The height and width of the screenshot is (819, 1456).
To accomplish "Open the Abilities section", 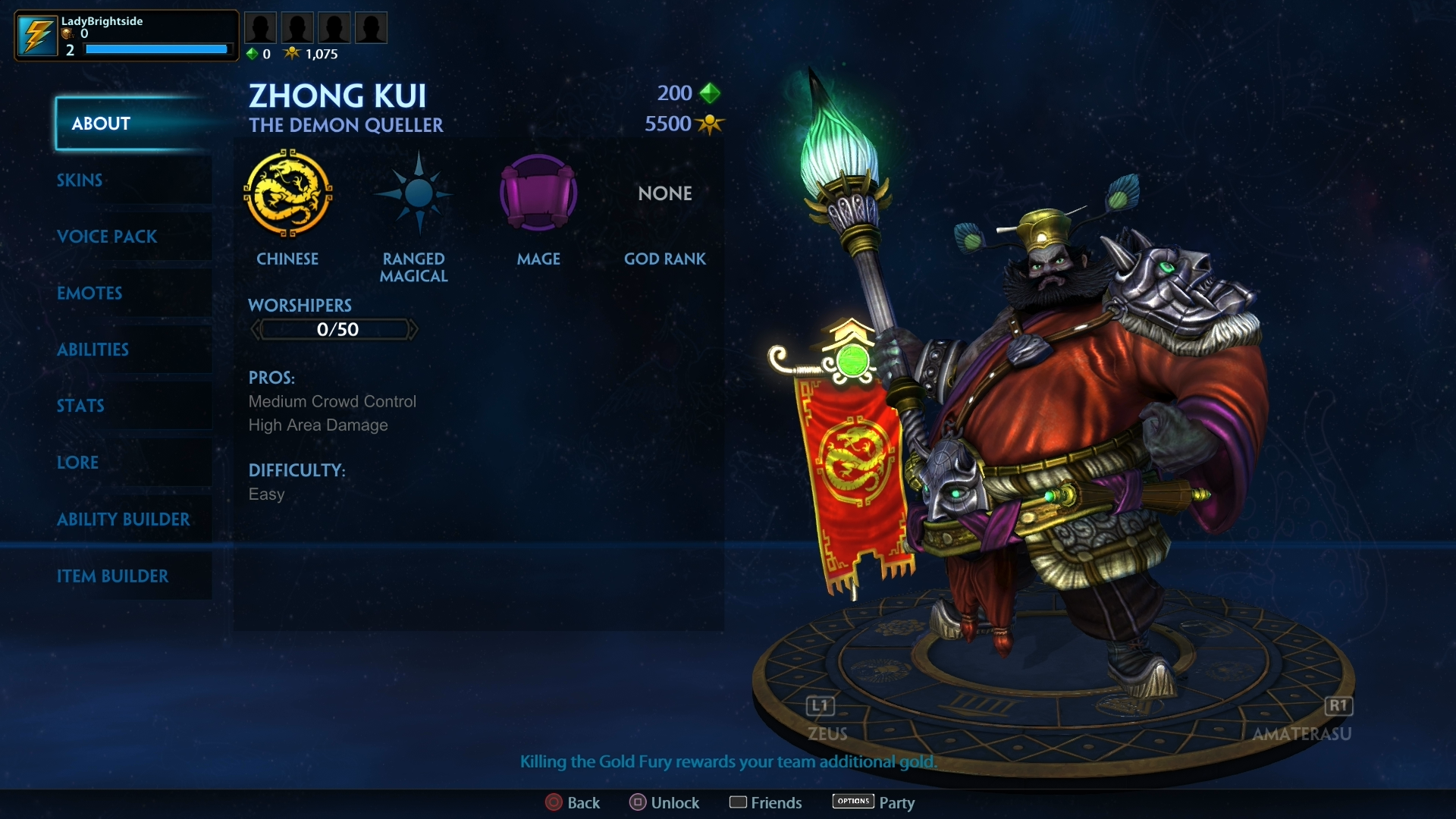I will (x=93, y=350).
